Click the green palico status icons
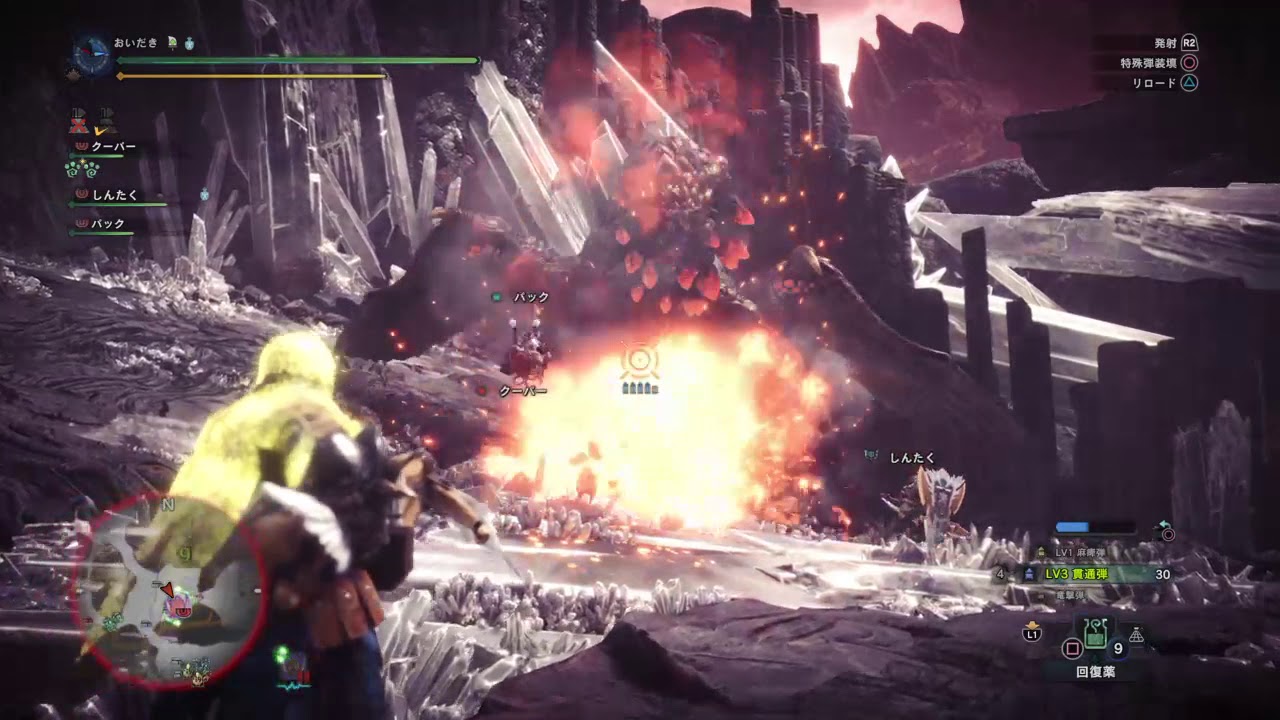The image size is (1280, 720). coord(81,168)
